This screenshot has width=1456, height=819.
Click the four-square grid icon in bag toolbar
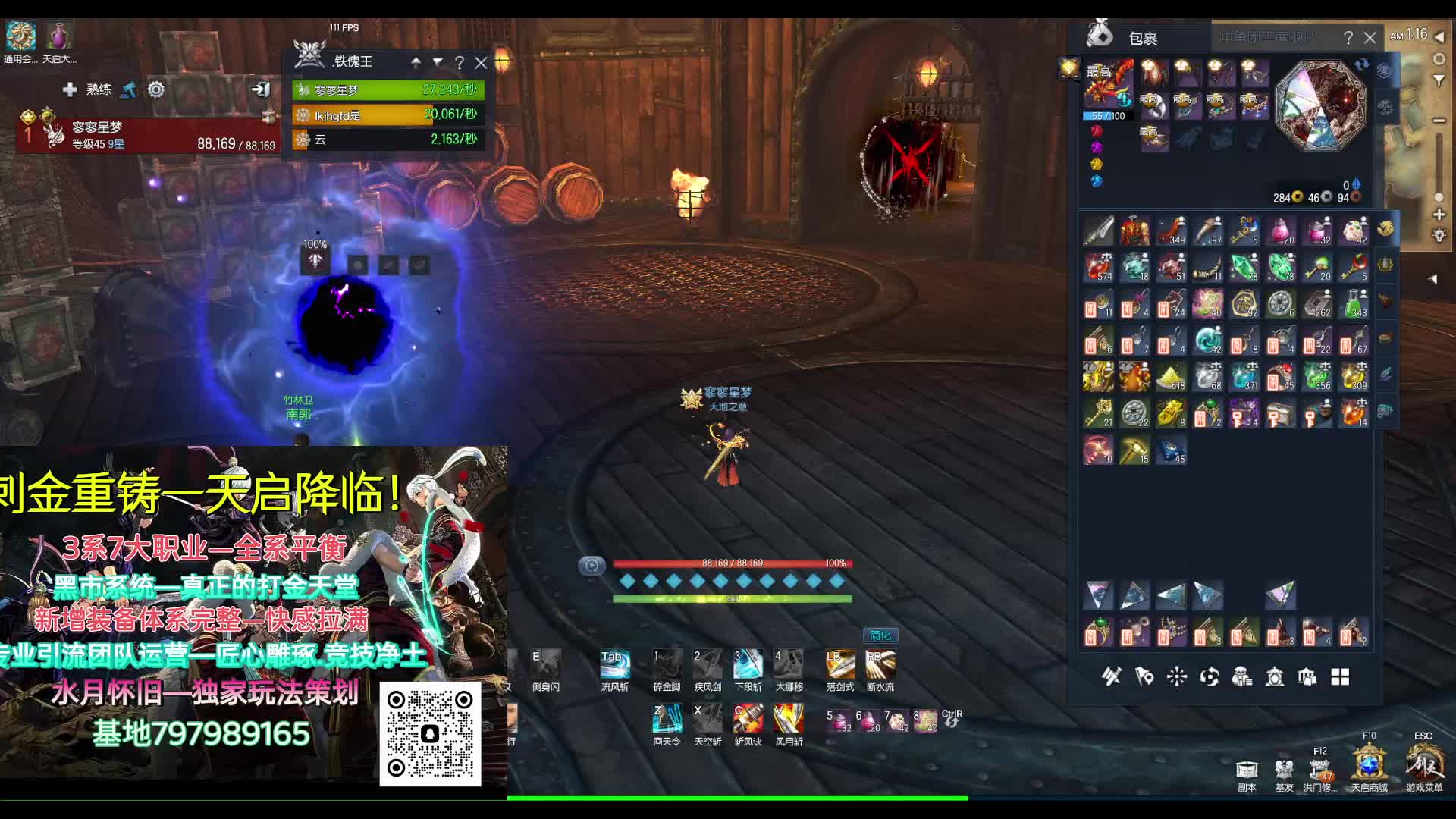coord(1340,677)
